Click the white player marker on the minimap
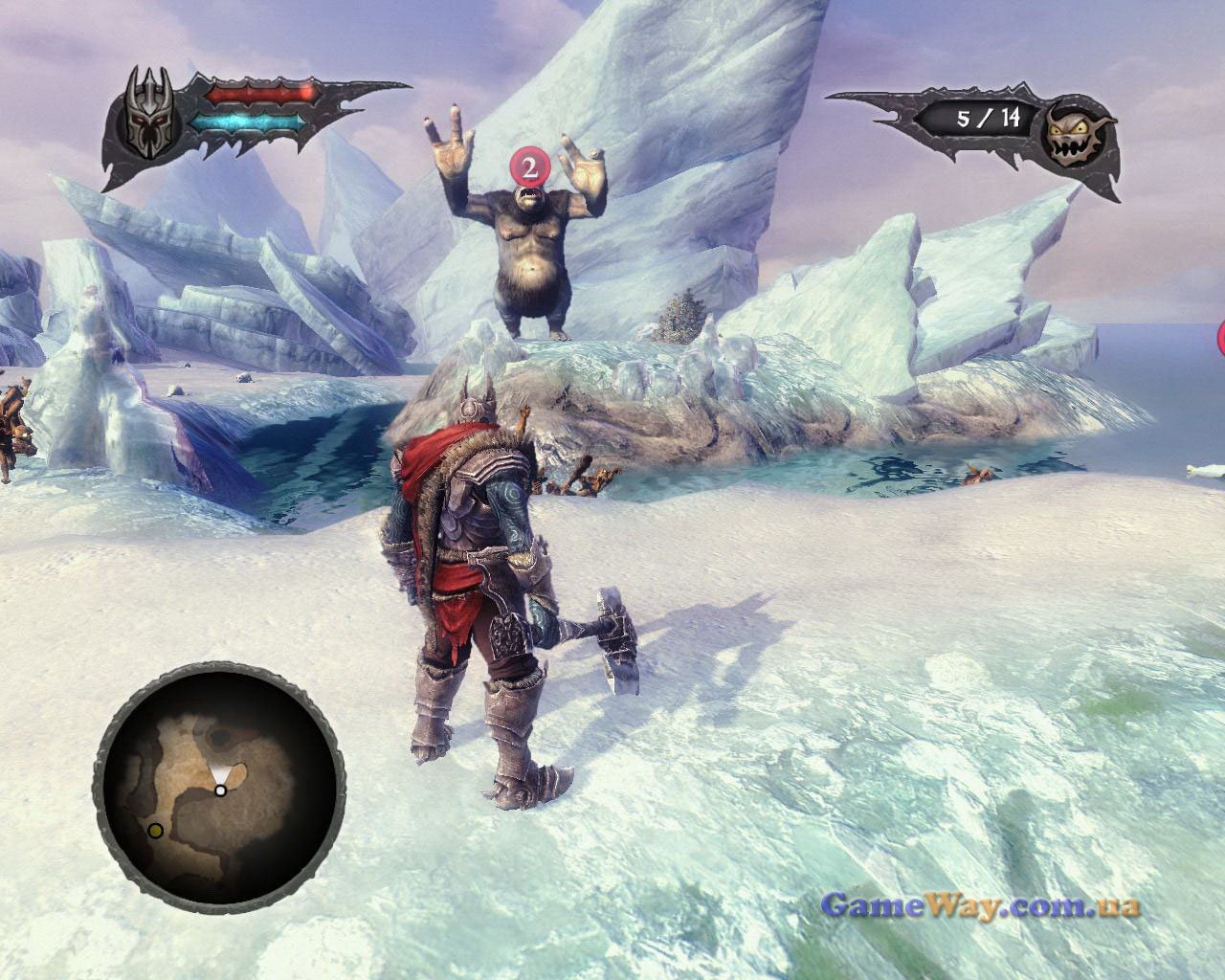The width and height of the screenshot is (1225, 980). click(220, 791)
